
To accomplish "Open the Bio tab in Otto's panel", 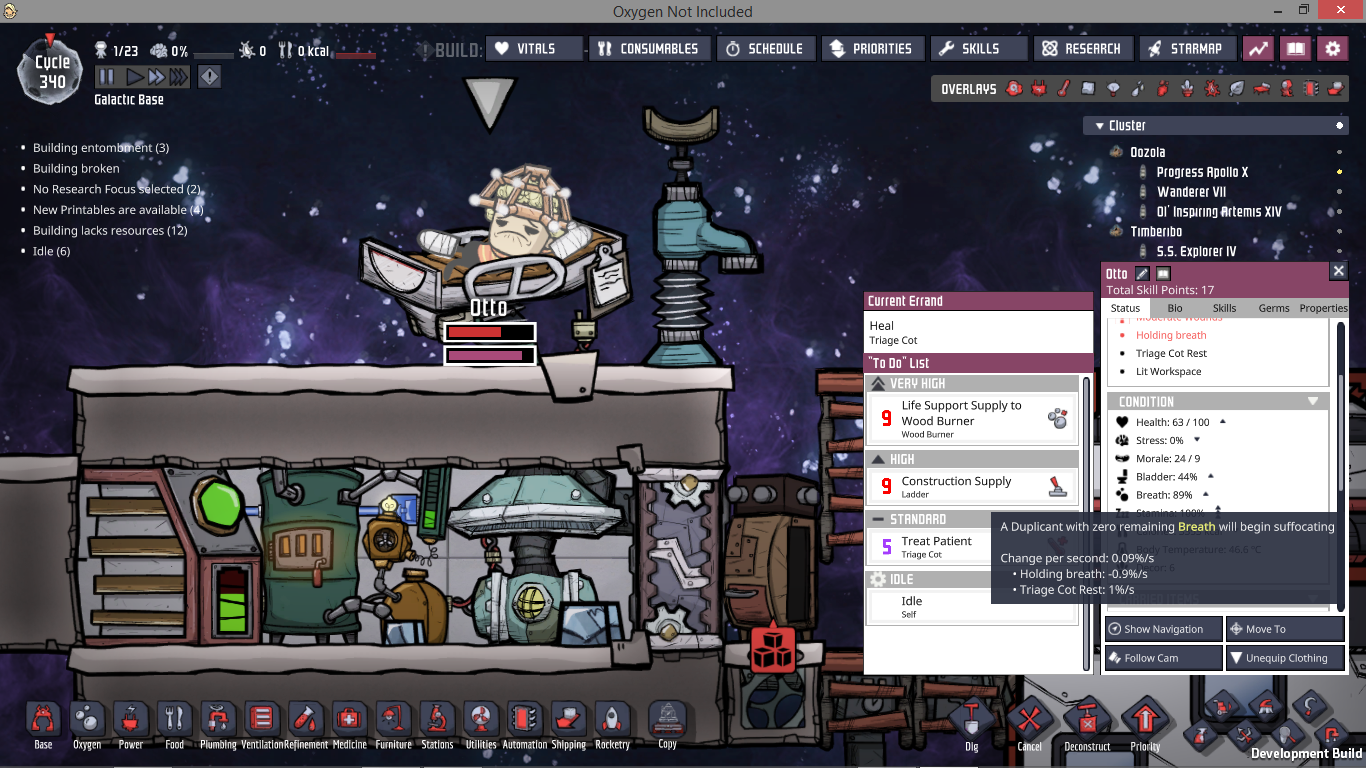I will click(1175, 308).
